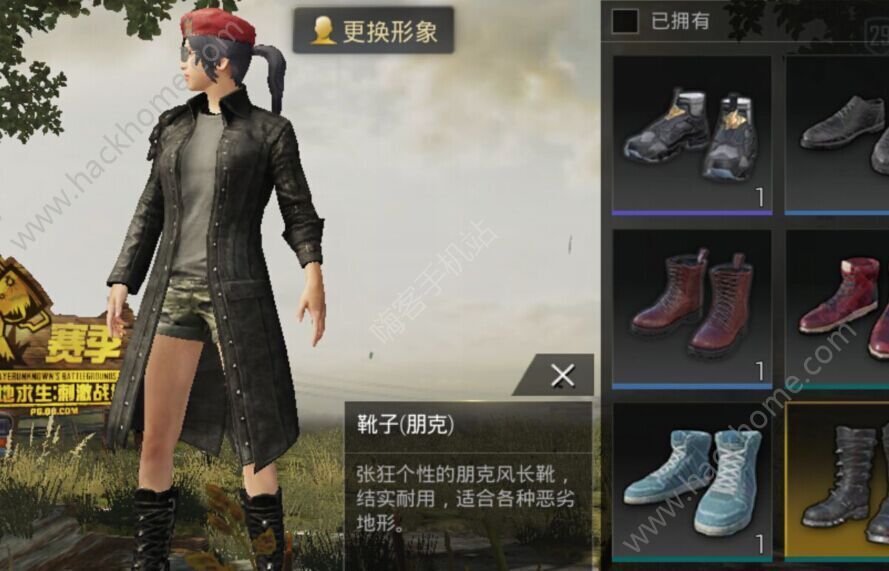The height and width of the screenshot is (571, 889).
Task: Pick the red high-top sneakers slot
Action: pyautogui.click(x=840, y=307)
